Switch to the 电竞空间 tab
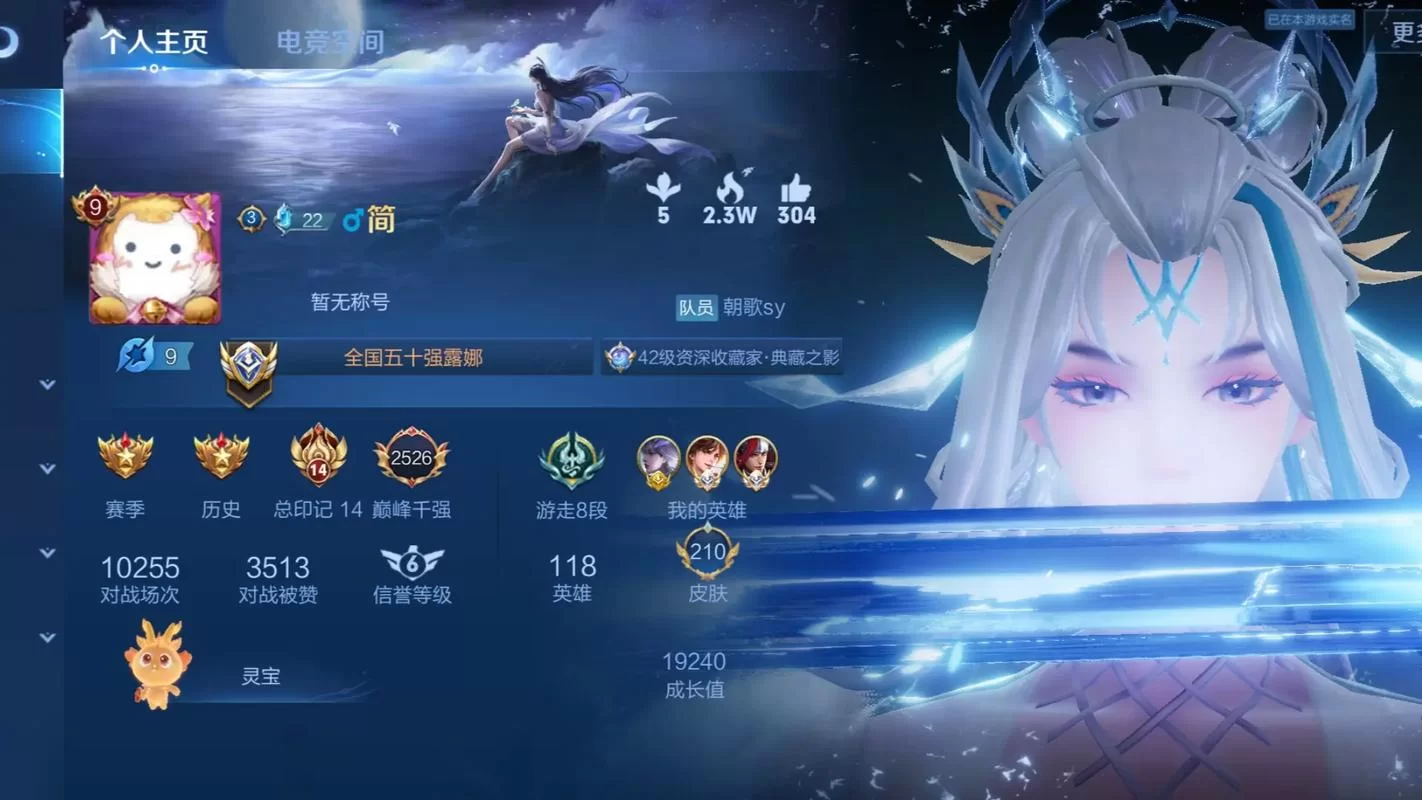 330,42
